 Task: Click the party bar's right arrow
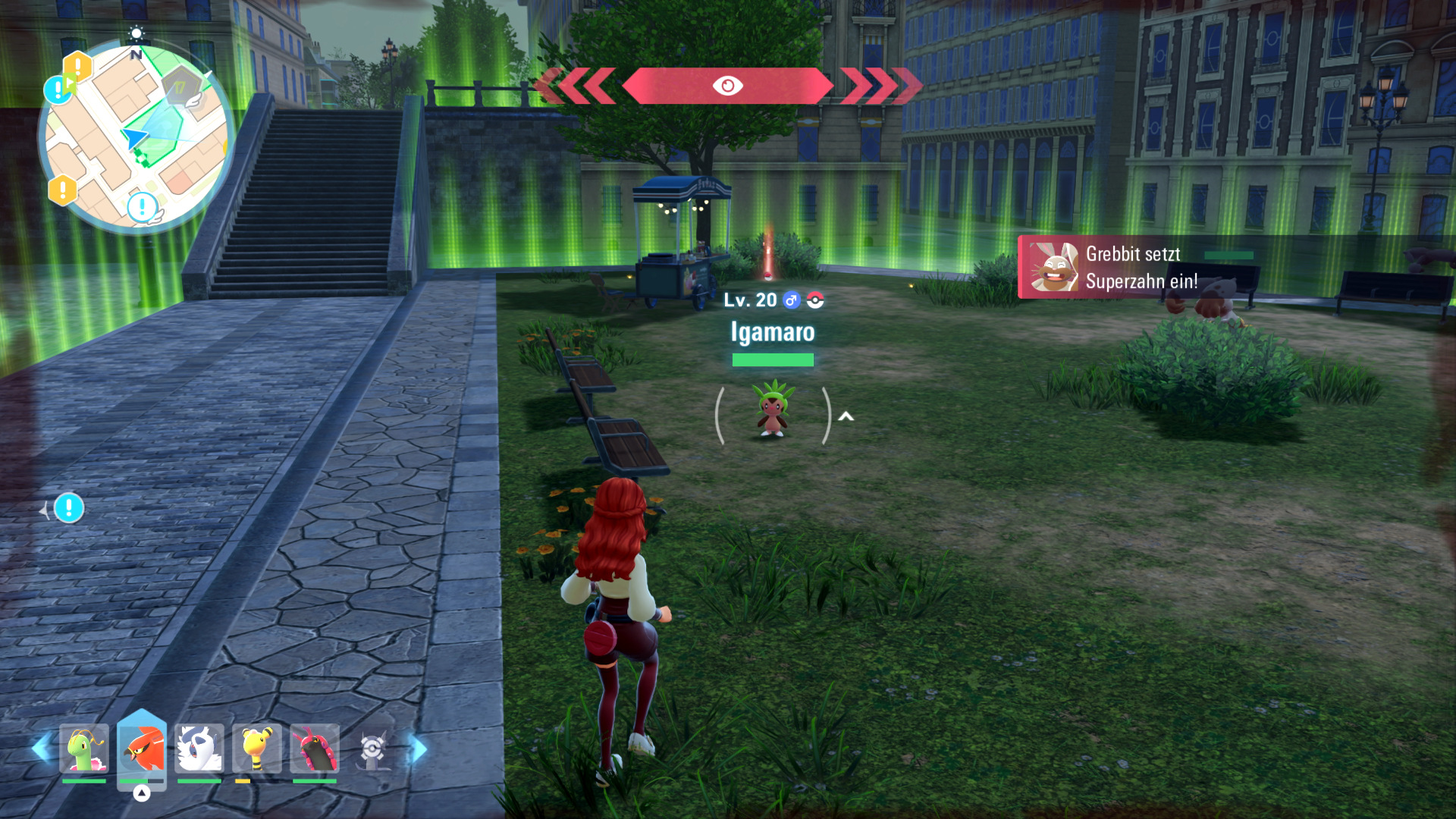[418, 748]
